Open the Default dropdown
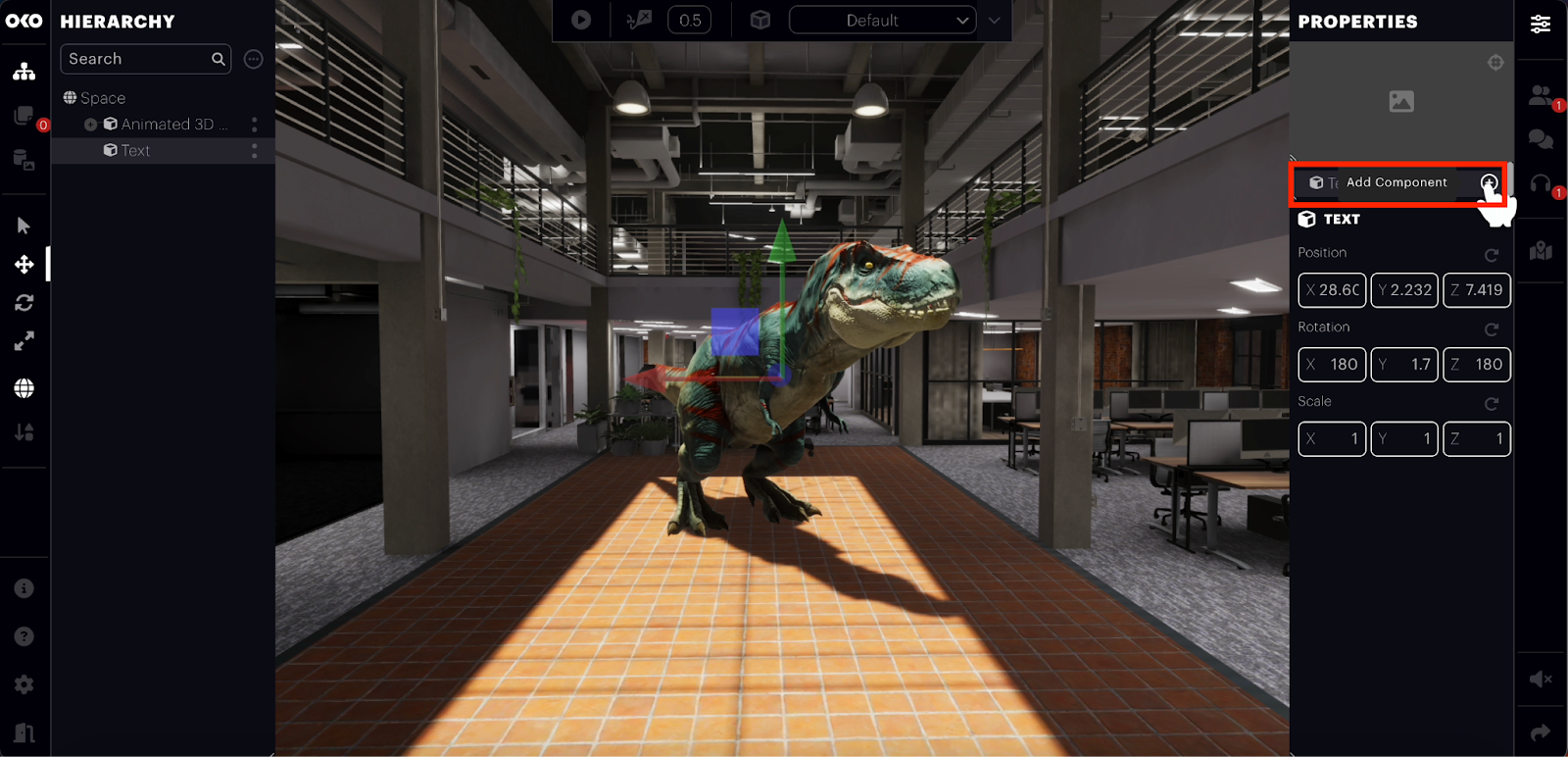This screenshot has width=1568, height=757. (882, 21)
